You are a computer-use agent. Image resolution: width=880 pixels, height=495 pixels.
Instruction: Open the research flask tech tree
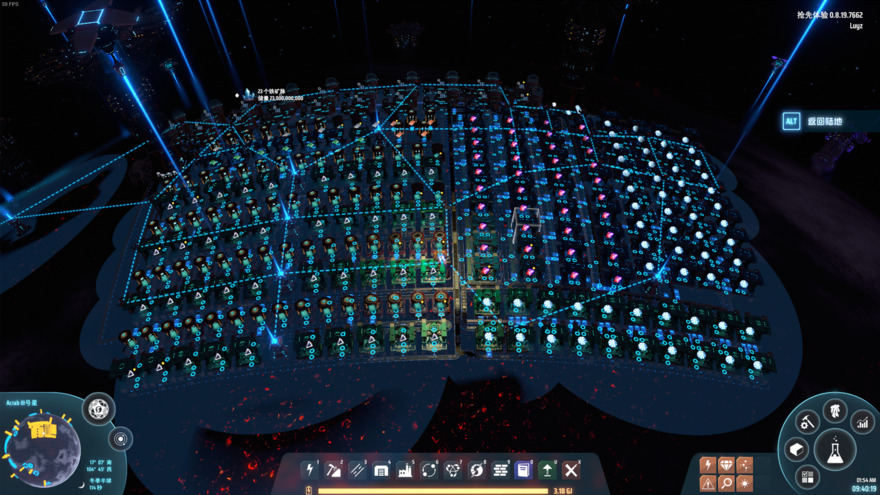pos(834,450)
